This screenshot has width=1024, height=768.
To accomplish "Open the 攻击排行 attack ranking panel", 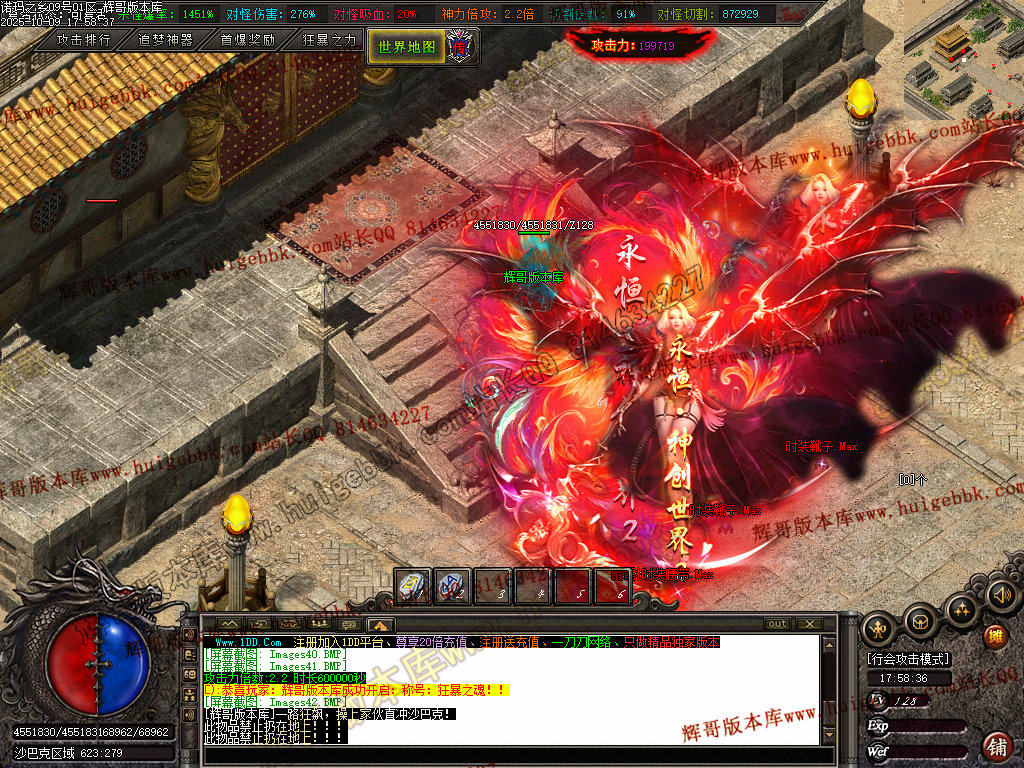I will pos(84,41).
